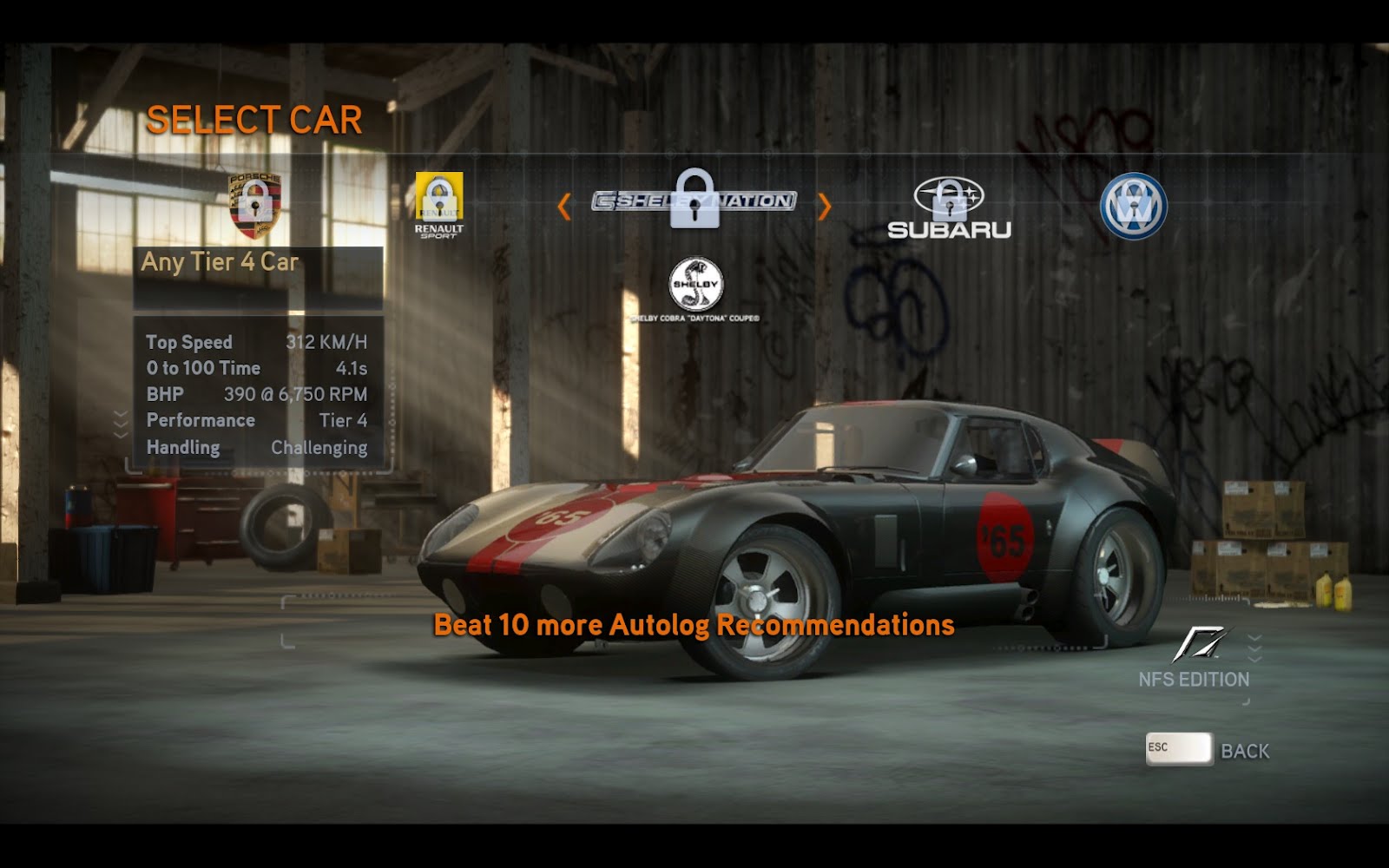This screenshot has width=1389, height=868.
Task: Click the down-chevrons under the NFS Edition logo
Action: tap(1254, 647)
